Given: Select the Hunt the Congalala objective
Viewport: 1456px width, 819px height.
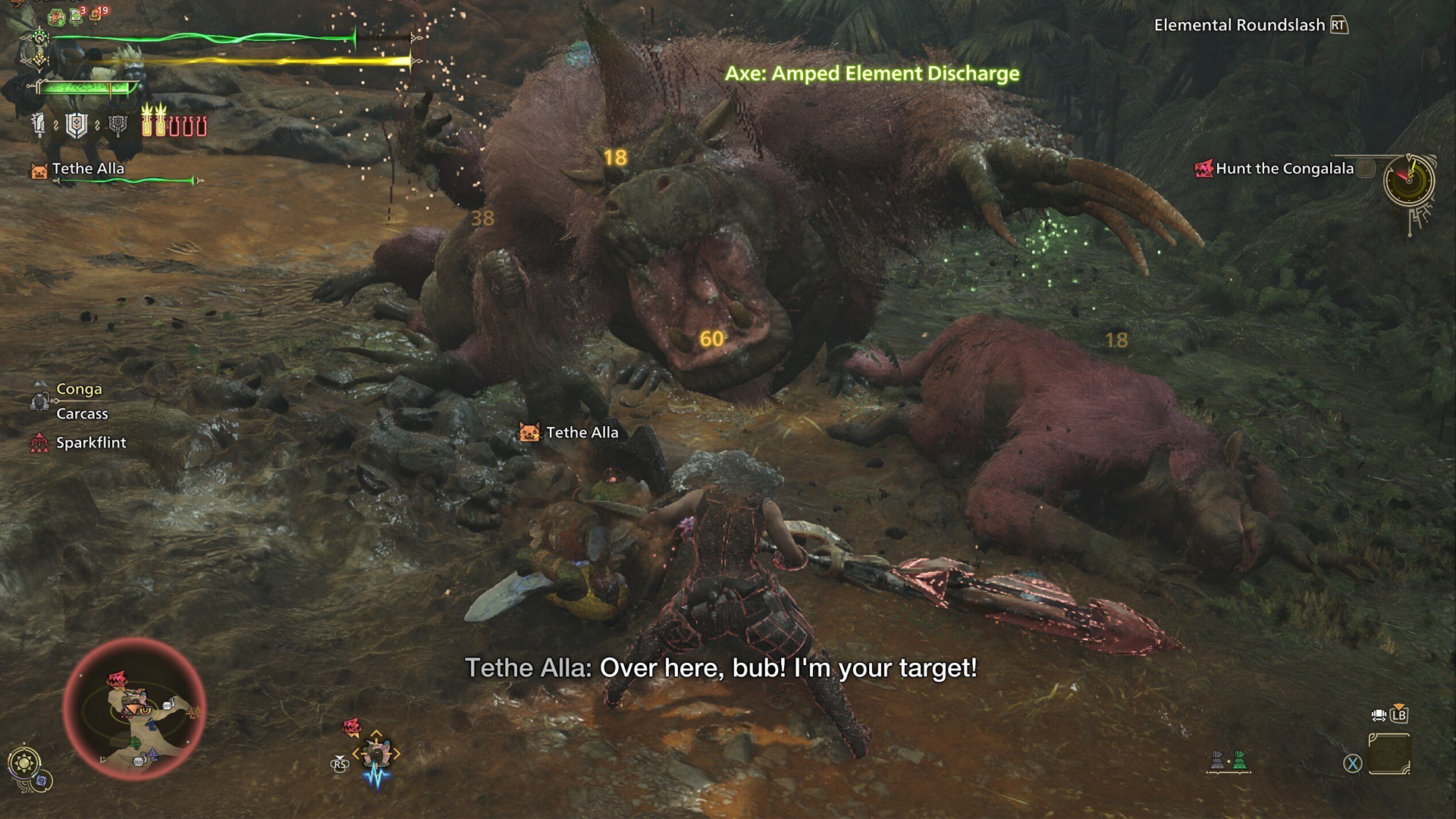Looking at the screenshot, I should [x=1284, y=168].
